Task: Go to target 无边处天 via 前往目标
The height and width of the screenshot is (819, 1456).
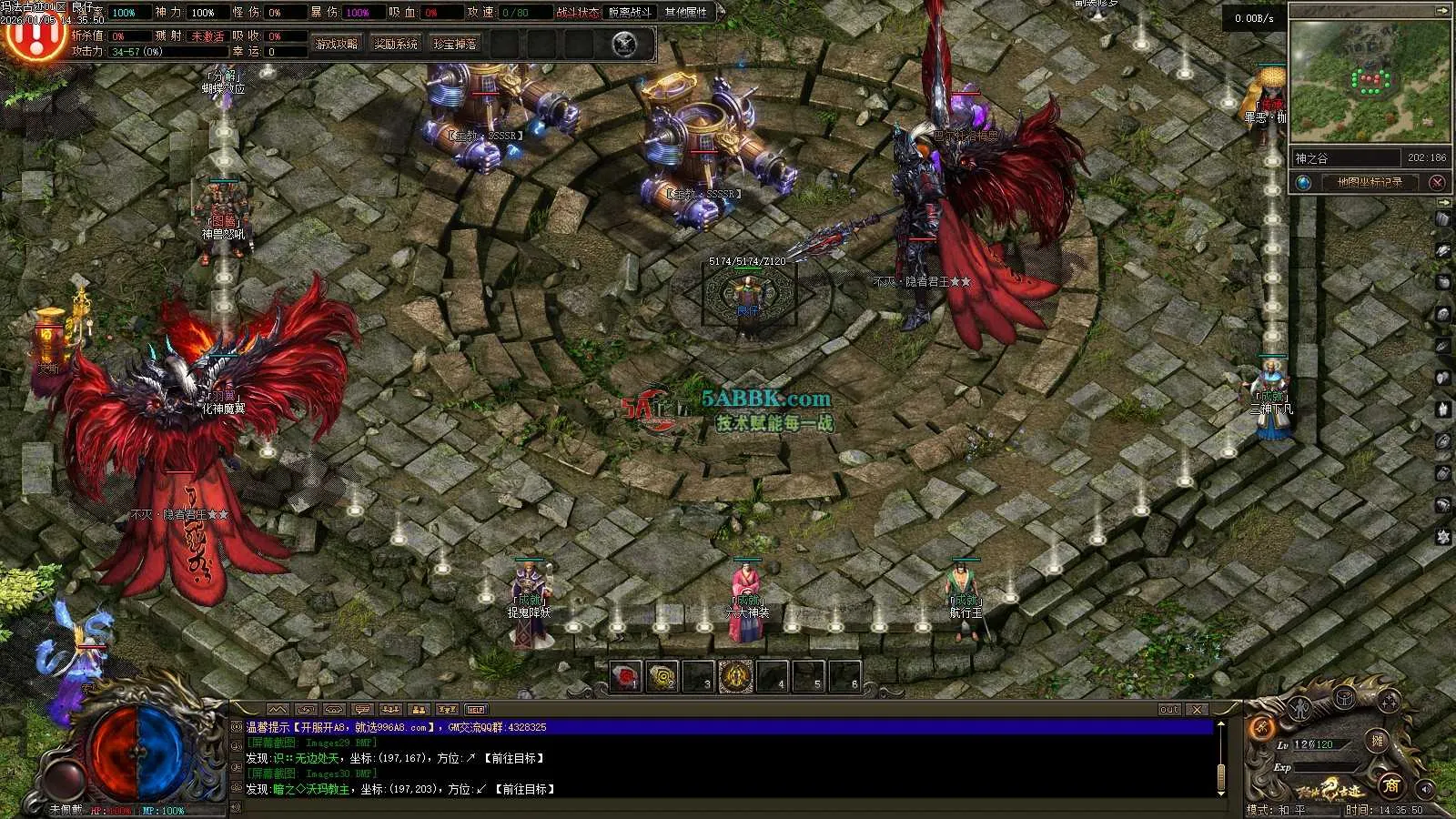Action: (x=514, y=758)
